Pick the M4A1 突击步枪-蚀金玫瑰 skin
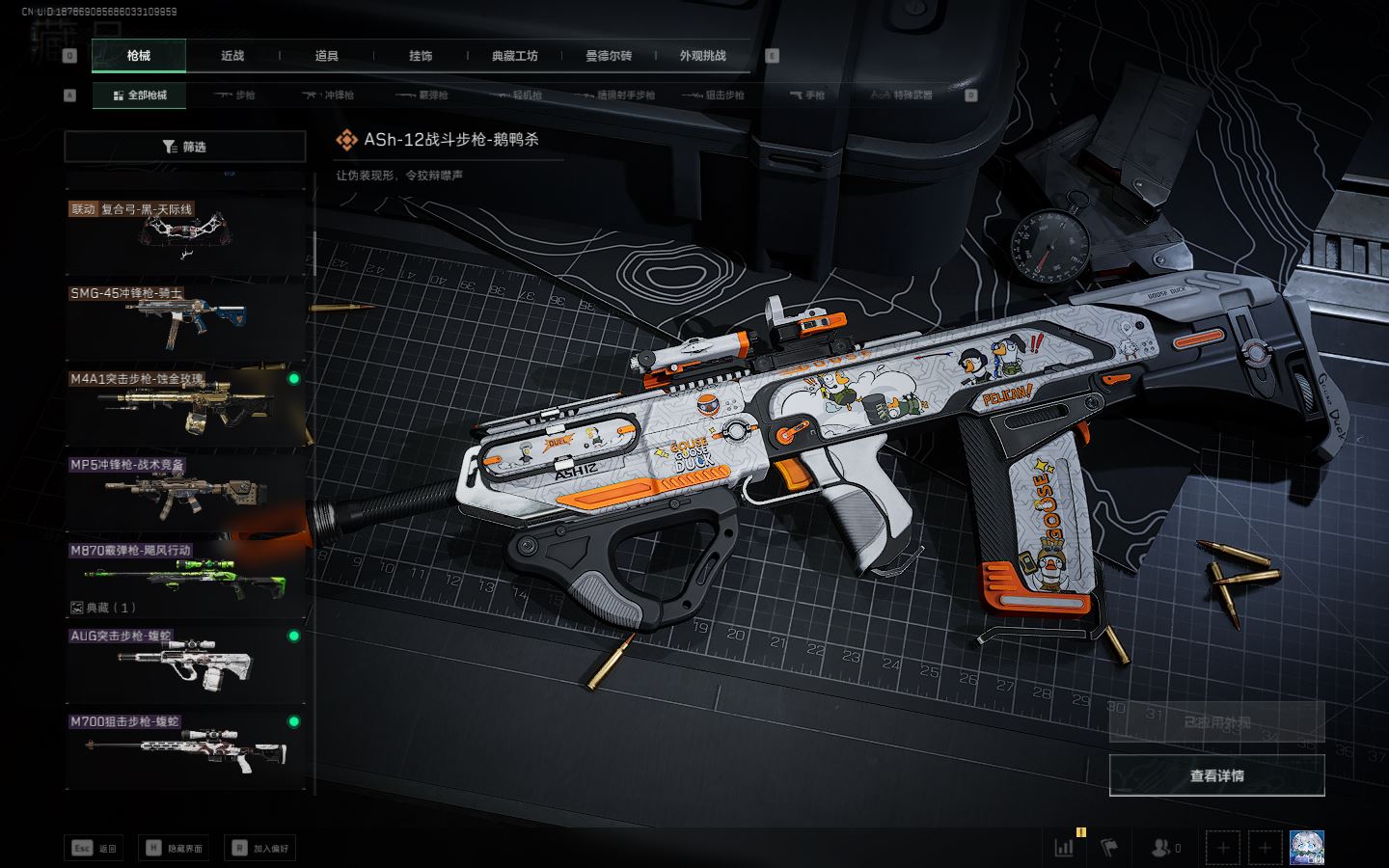 click(185, 406)
